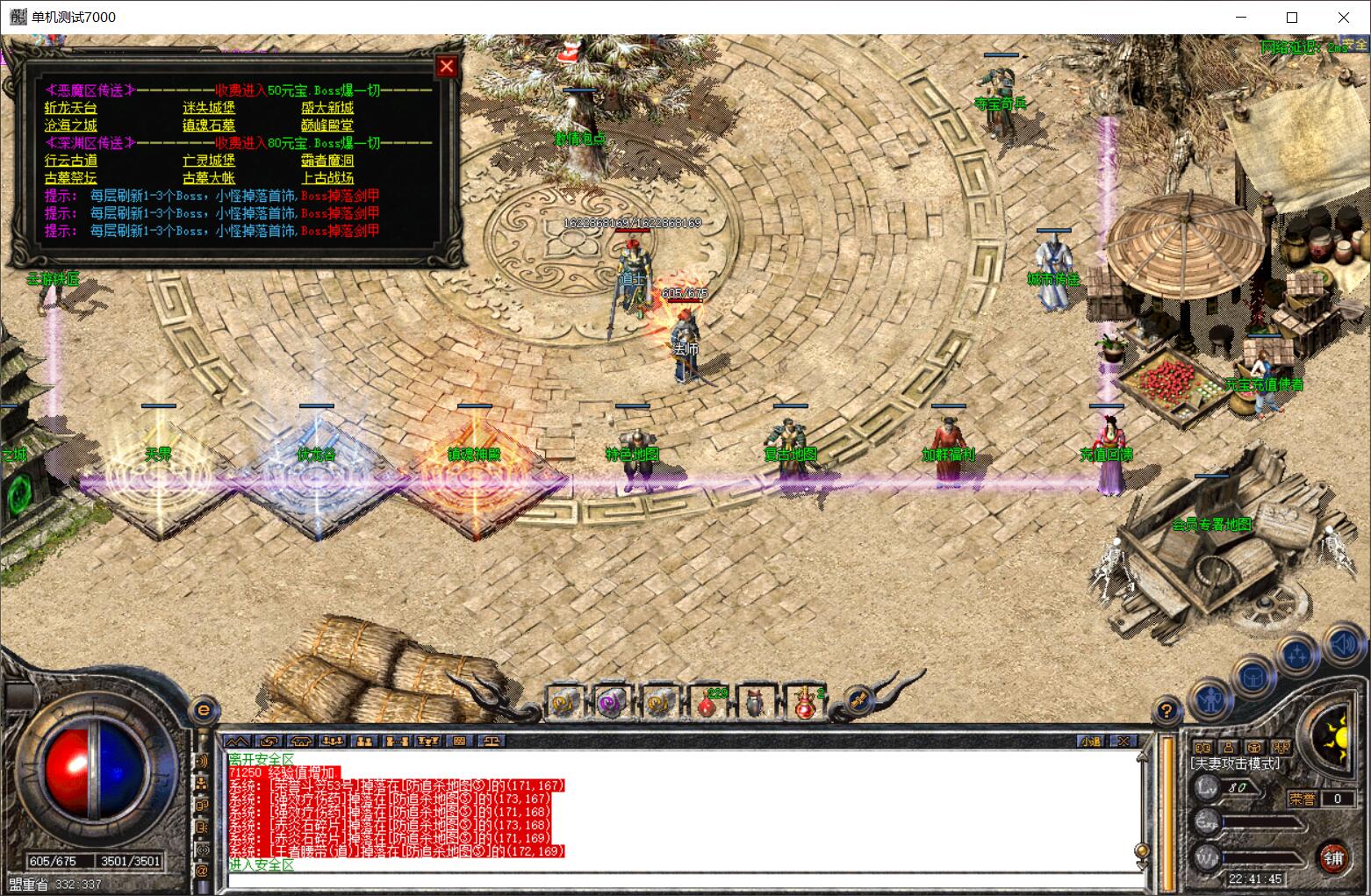Choose the 迷失城堡 teleport link
The image size is (1371, 896).
(x=209, y=108)
